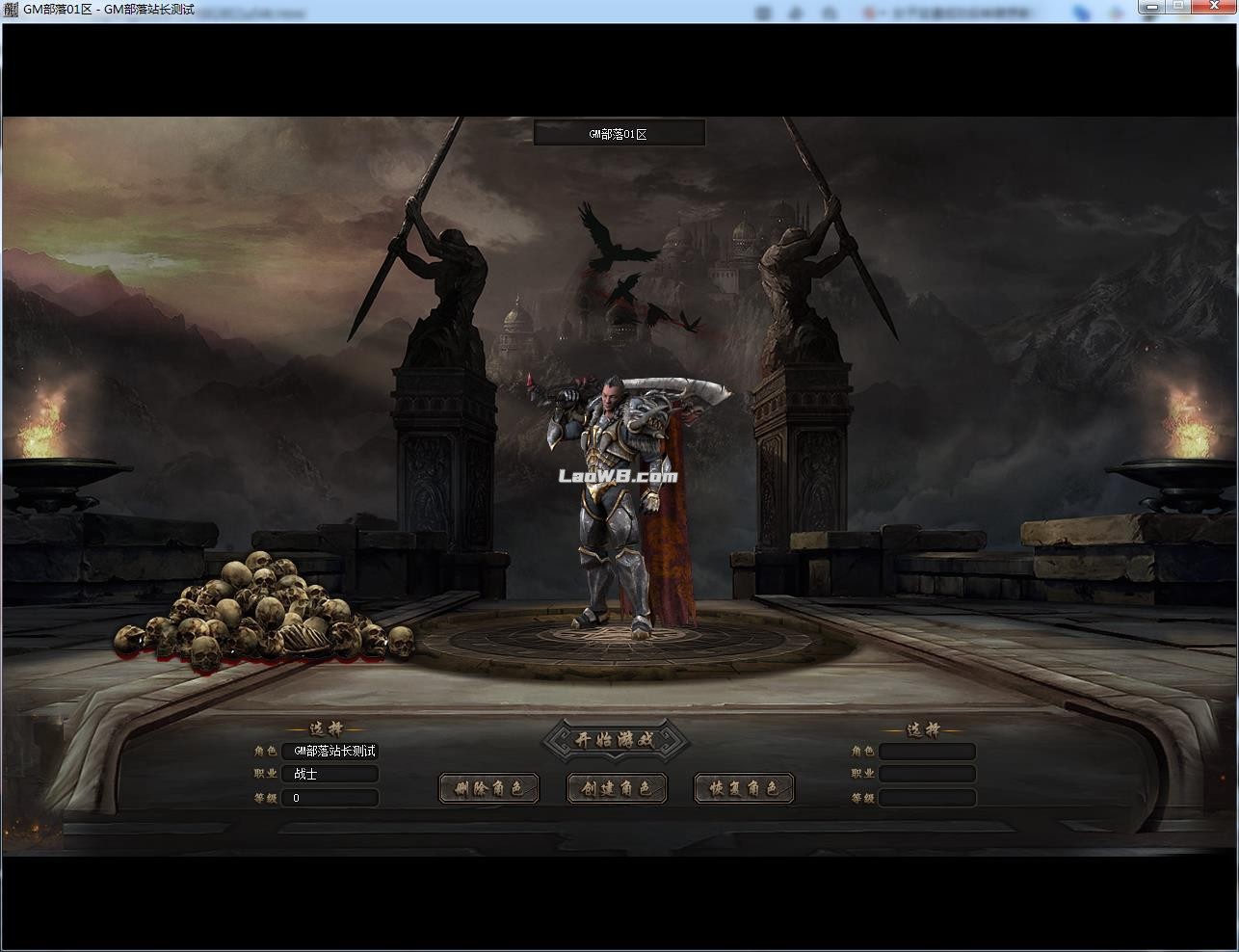Image resolution: width=1239 pixels, height=952 pixels.
Task: Start the game with 开始游戏
Action: [x=616, y=740]
